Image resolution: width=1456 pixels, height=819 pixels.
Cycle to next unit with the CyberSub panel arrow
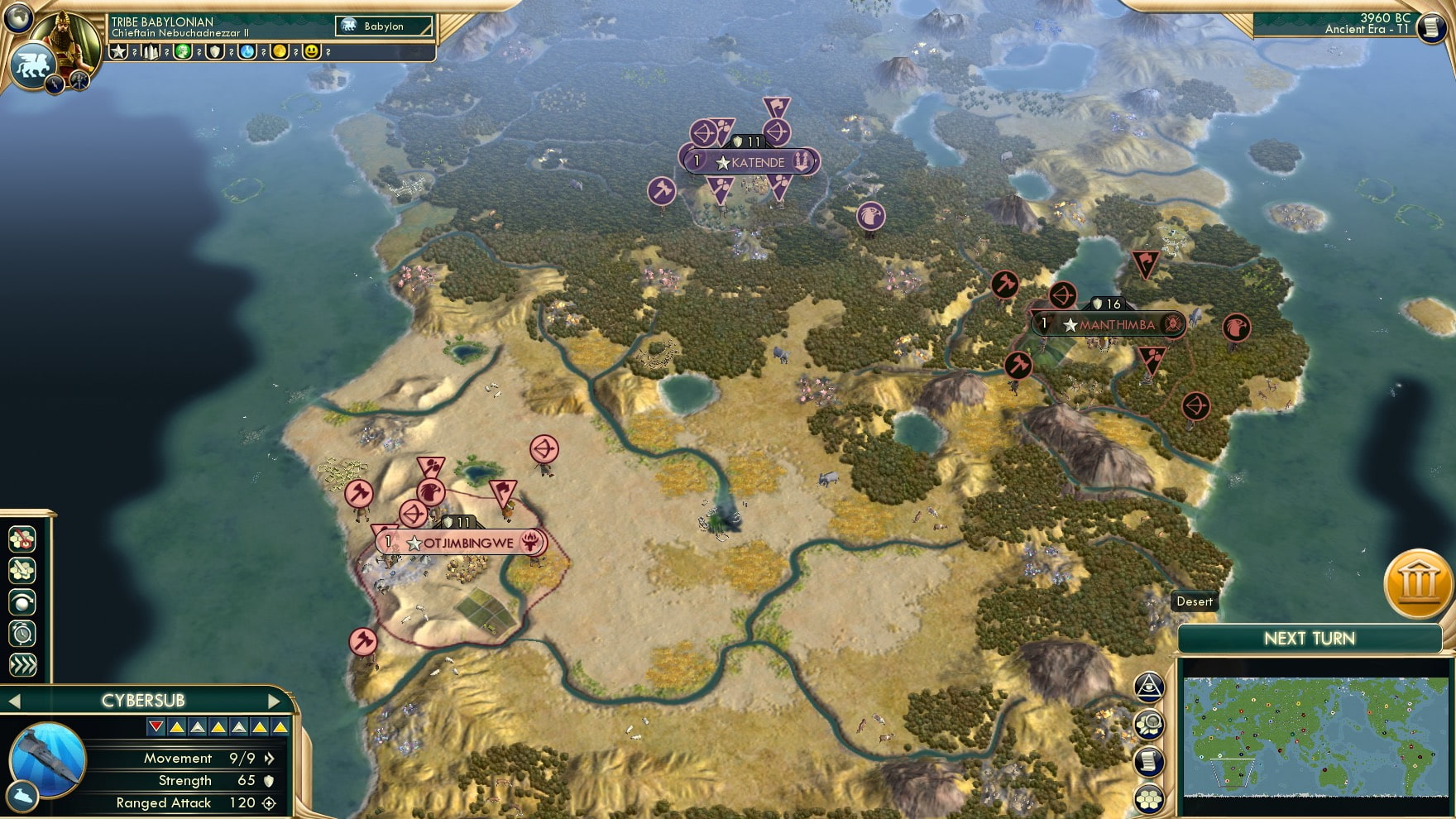point(273,700)
